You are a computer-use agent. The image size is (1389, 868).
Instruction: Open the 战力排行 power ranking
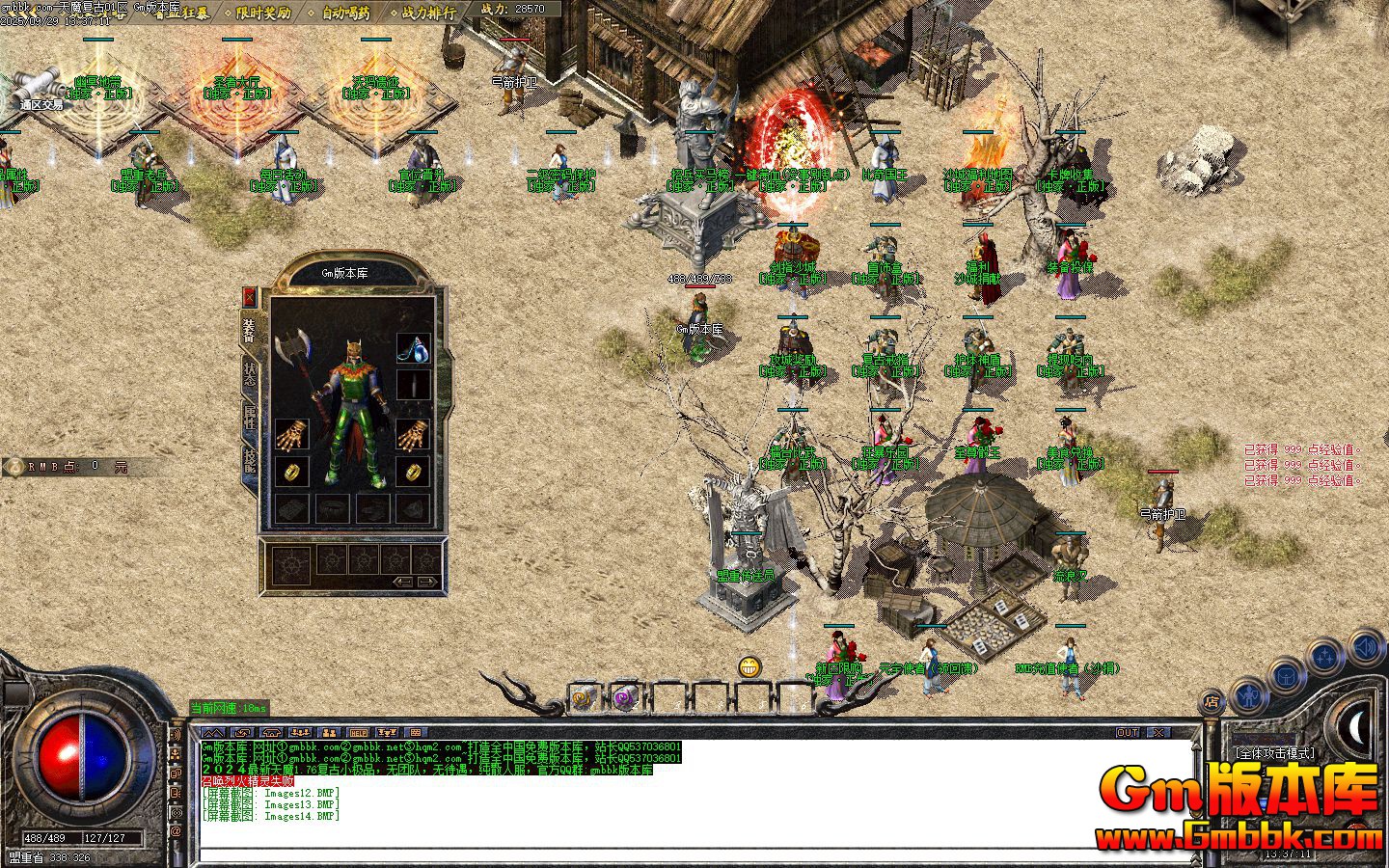tap(428, 13)
